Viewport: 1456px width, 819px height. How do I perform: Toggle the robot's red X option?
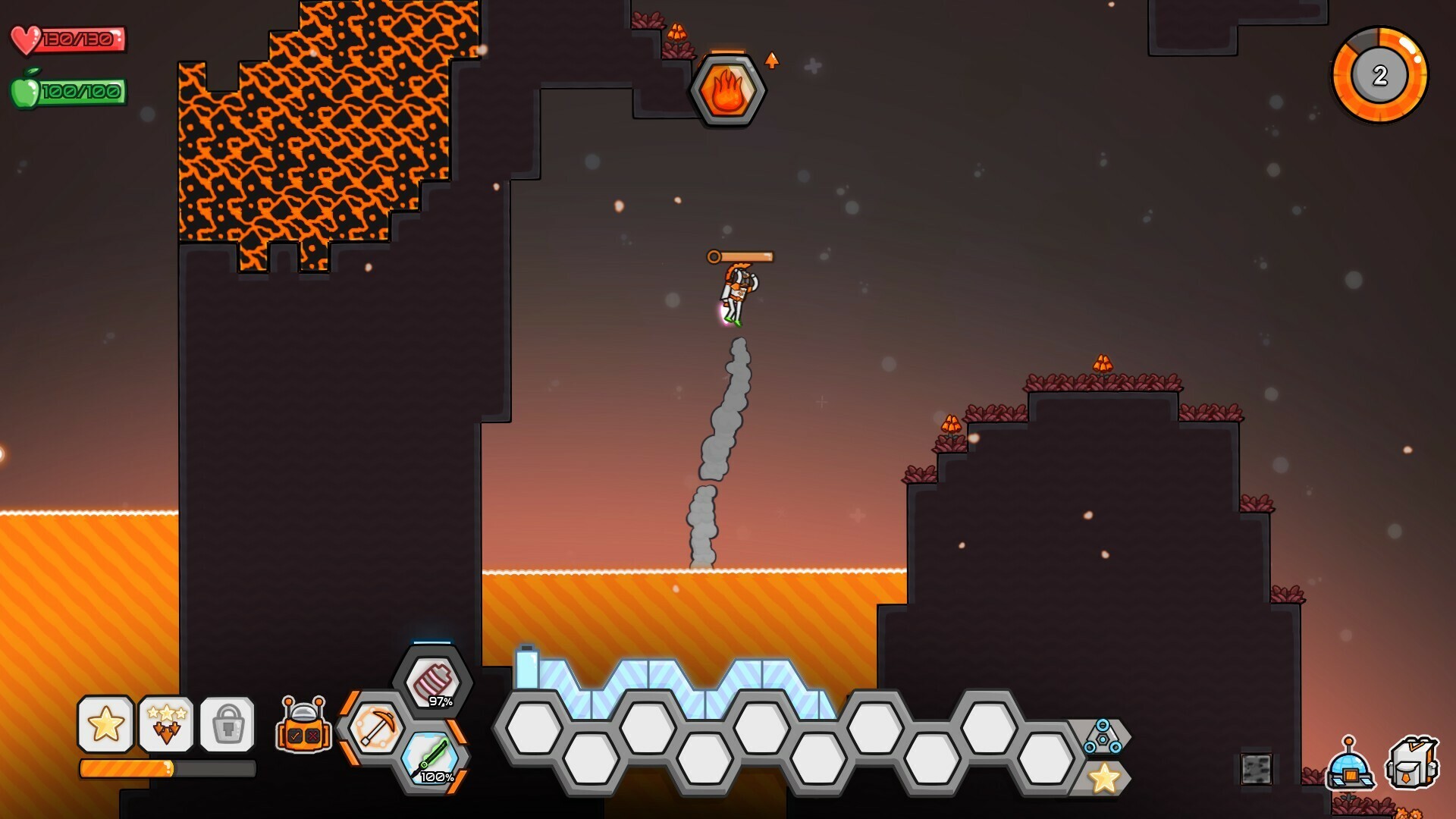click(312, 735)
